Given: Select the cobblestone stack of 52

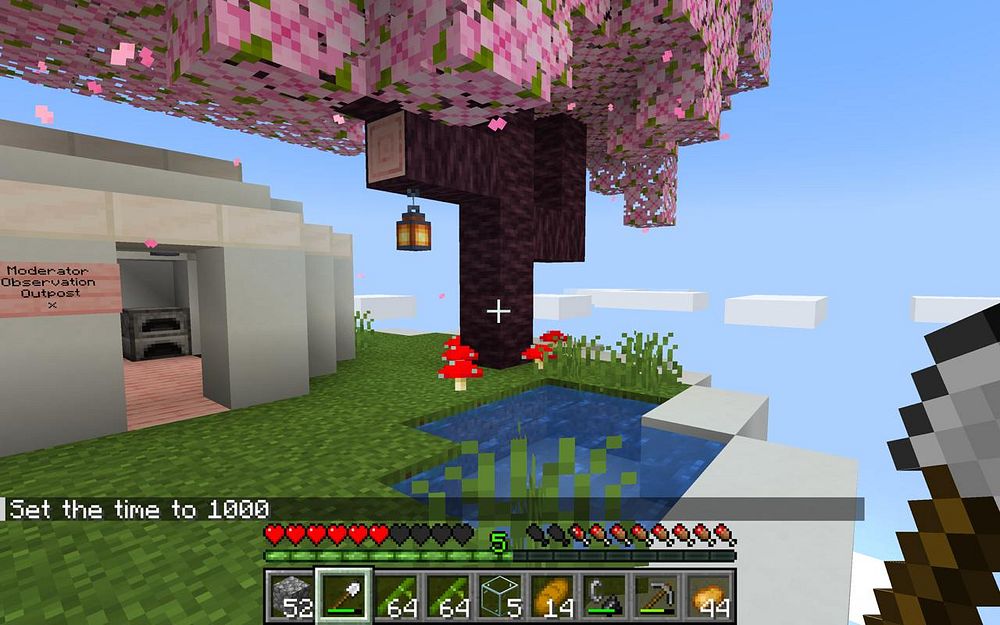Looking at the screenshot, I should coord(292,596).
